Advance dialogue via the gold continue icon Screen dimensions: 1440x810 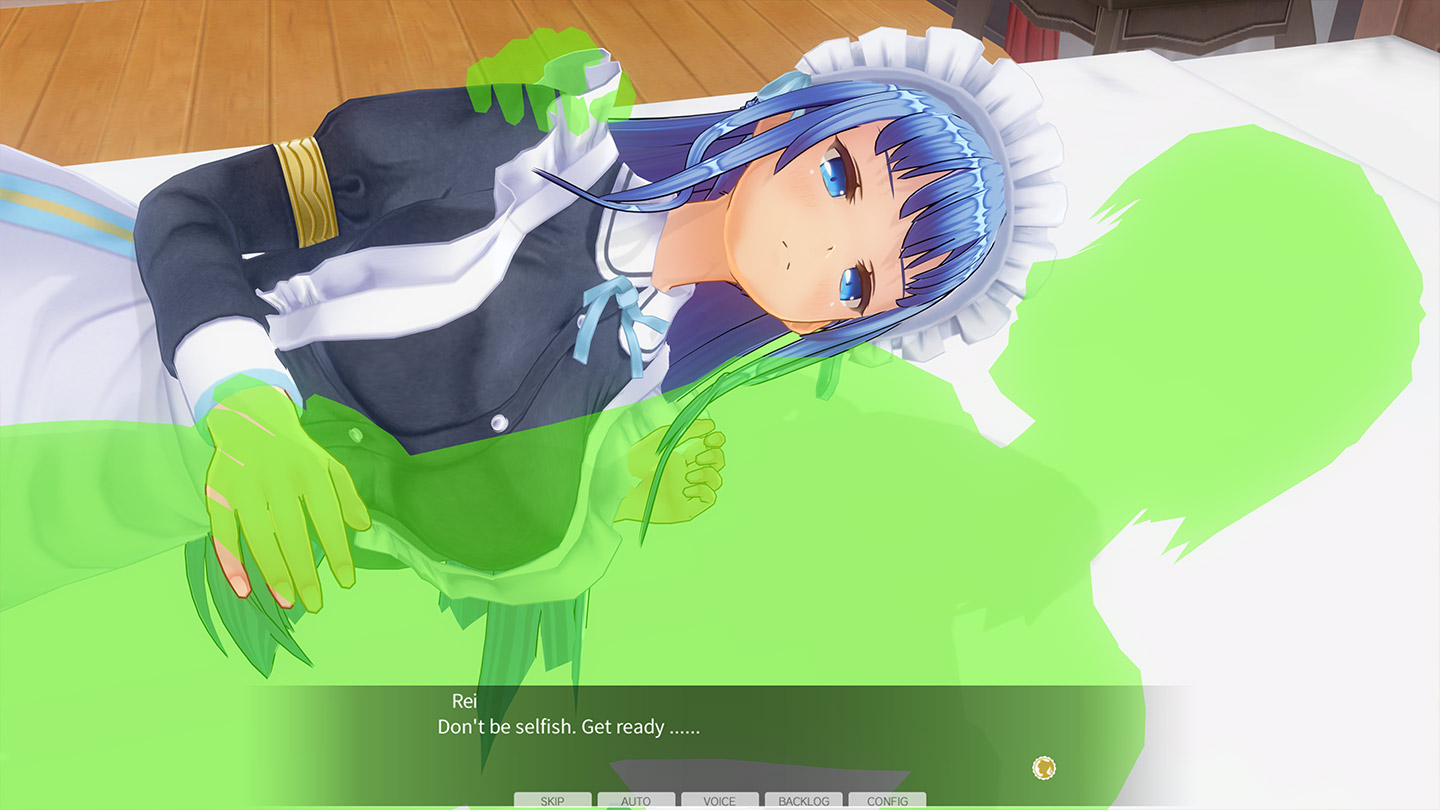point(1044,768)
